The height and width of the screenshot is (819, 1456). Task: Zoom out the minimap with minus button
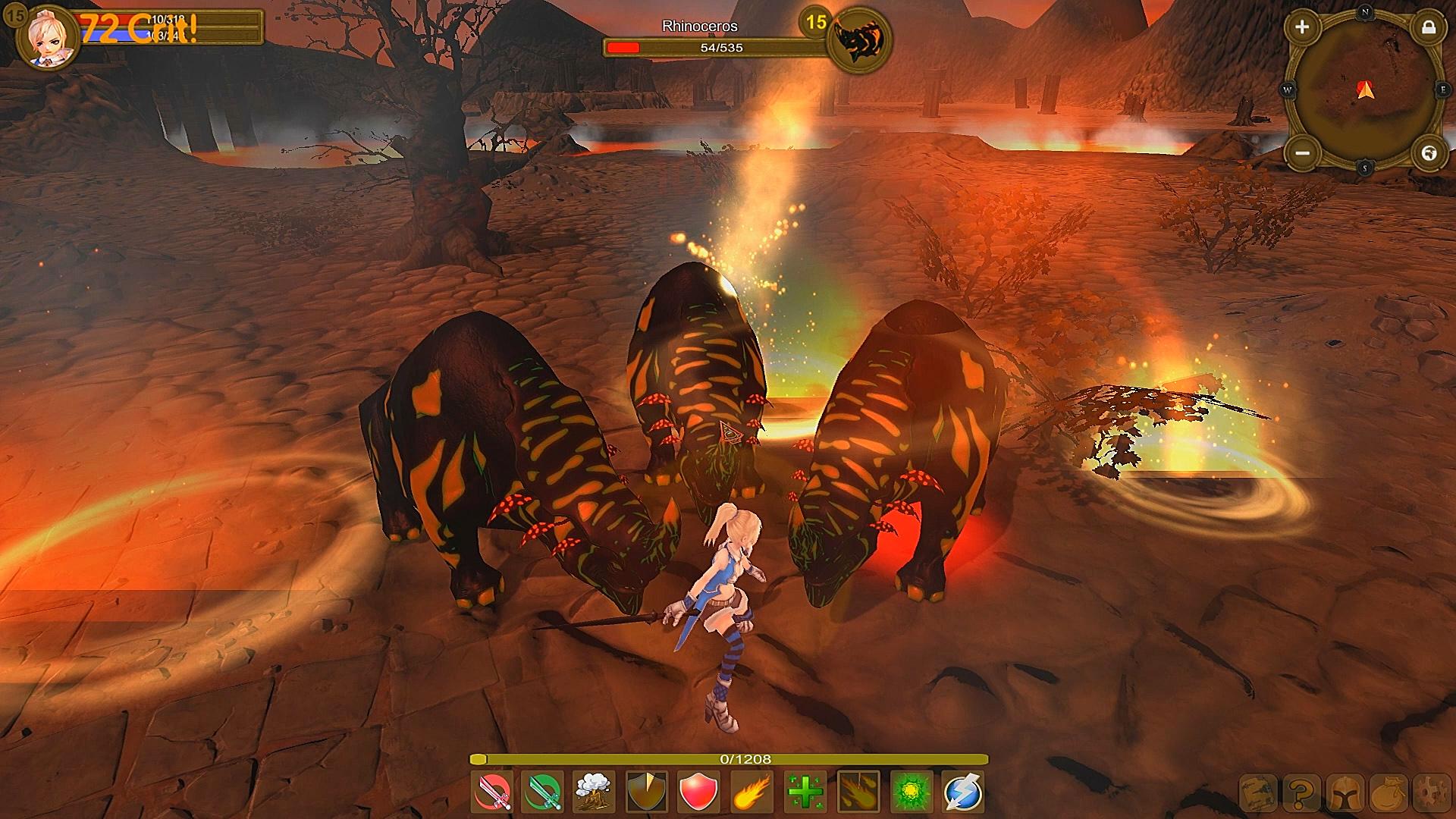pos(1302,153)
